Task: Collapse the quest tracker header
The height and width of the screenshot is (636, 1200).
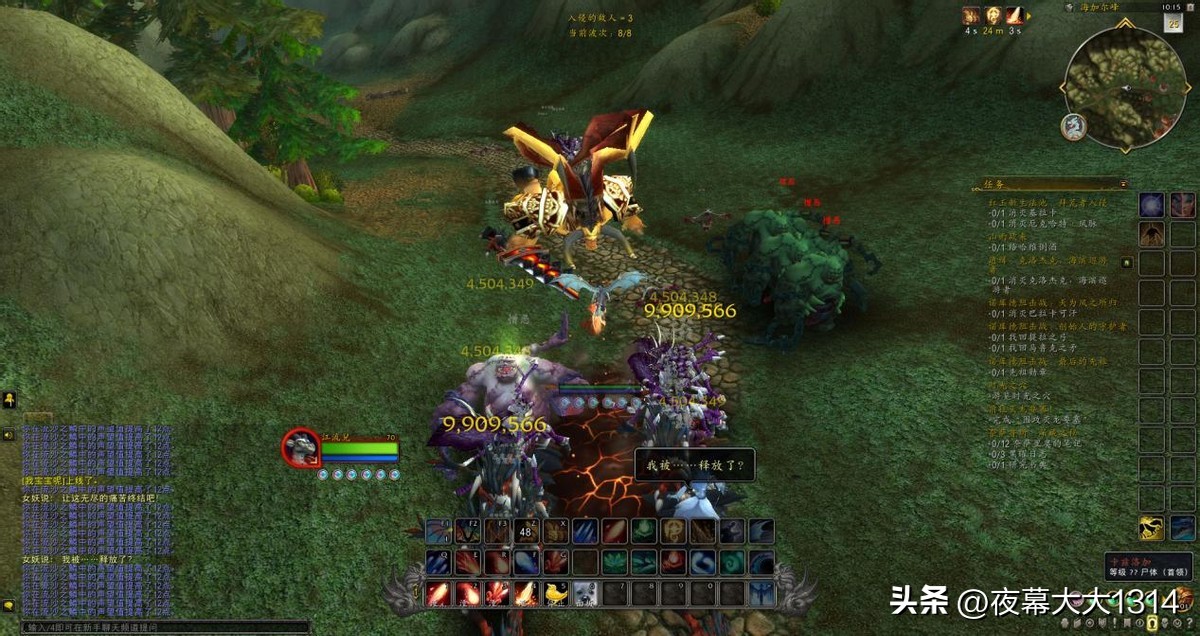Action: (x=1123, y=184)
